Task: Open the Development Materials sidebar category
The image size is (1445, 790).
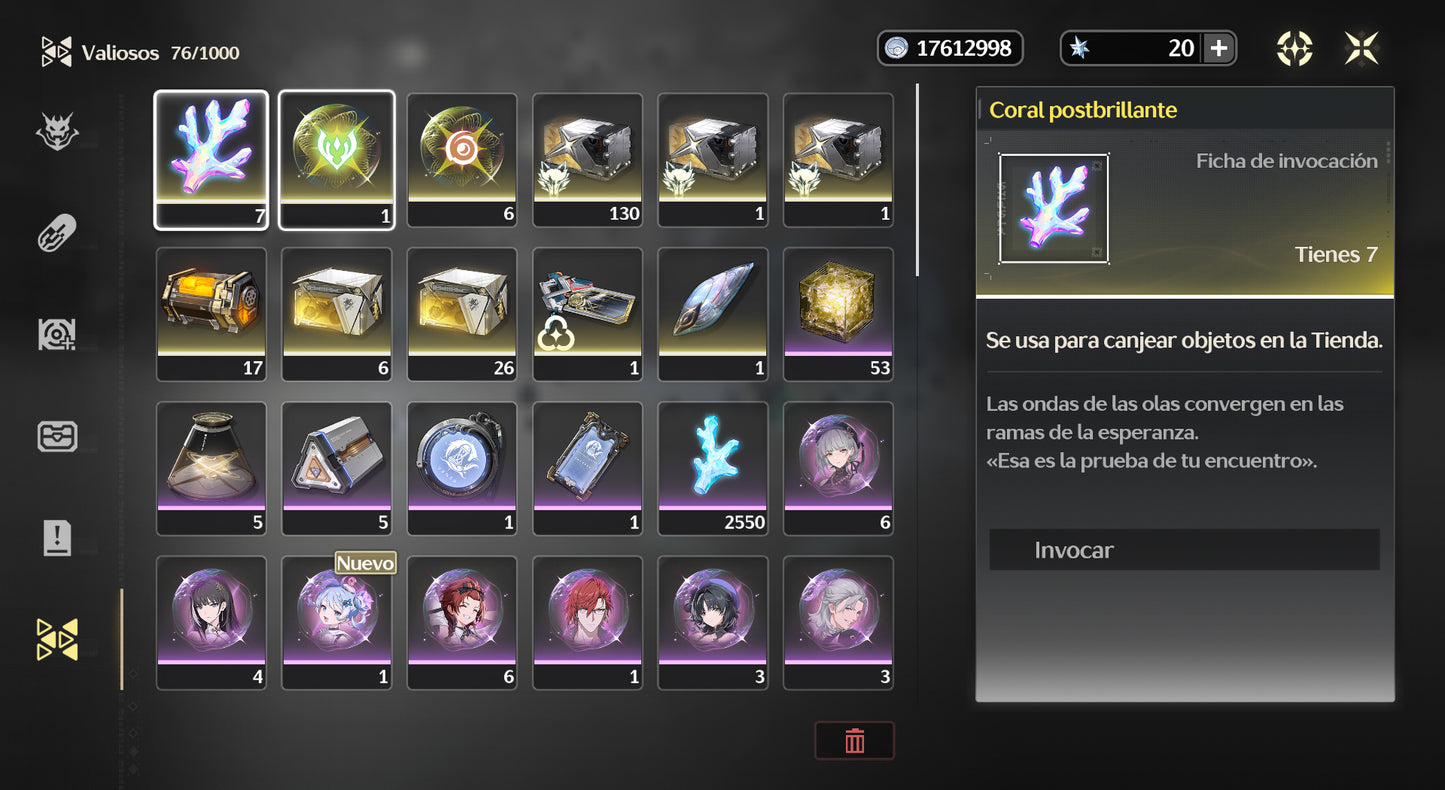Action: 57,334
